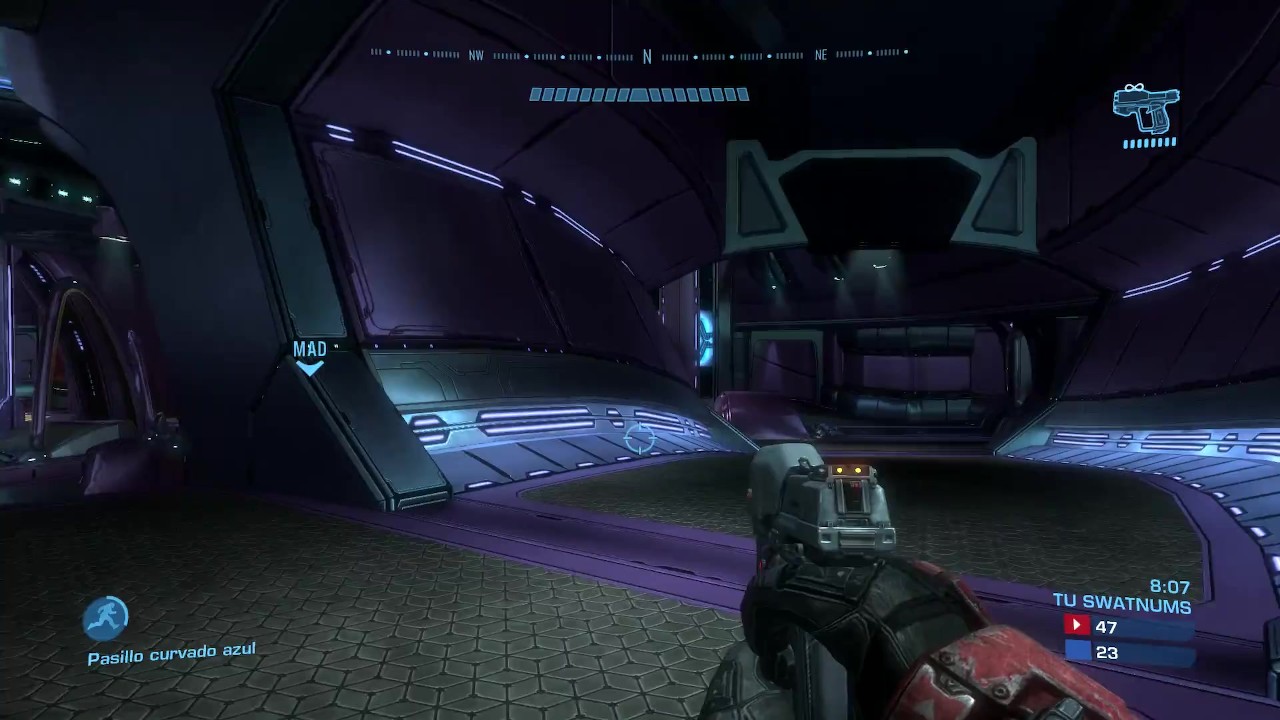Click the shield strength bar at top
1280x720 pixels.
click(x=639, y=94)
